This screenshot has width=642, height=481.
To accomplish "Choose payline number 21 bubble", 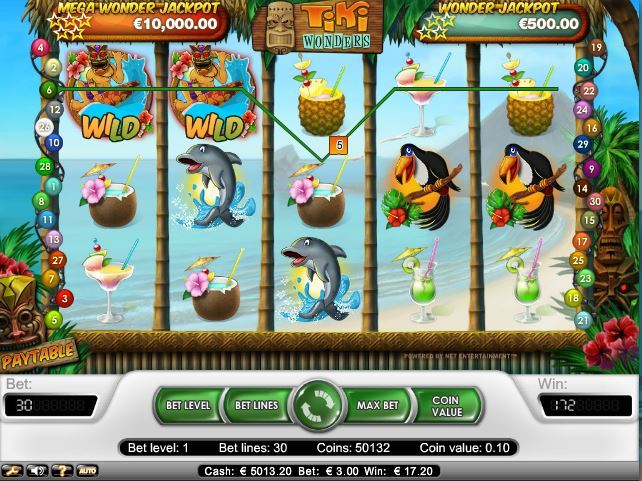I will 583,320.
